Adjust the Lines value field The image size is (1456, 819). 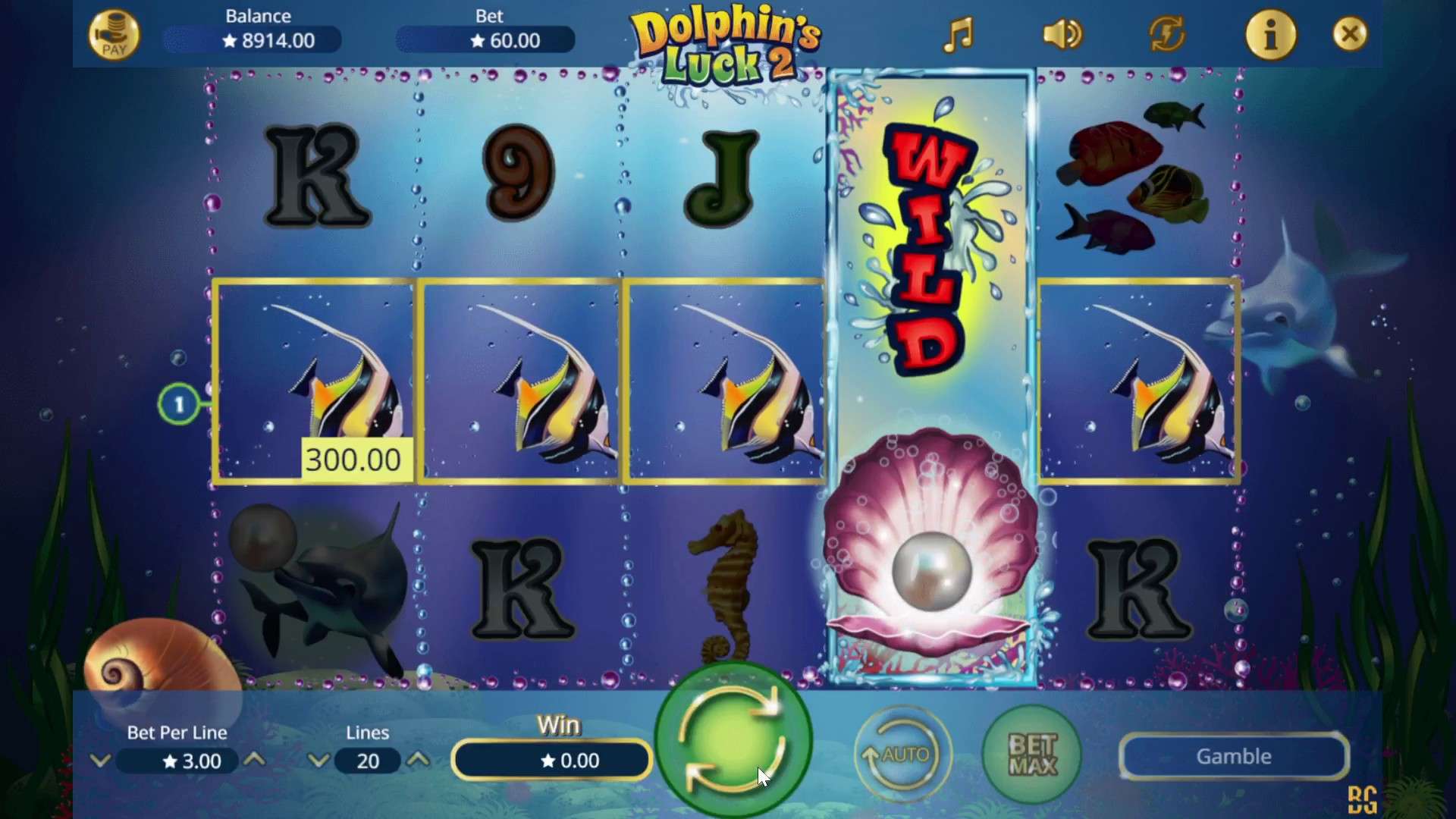click(x=368, y=761)
